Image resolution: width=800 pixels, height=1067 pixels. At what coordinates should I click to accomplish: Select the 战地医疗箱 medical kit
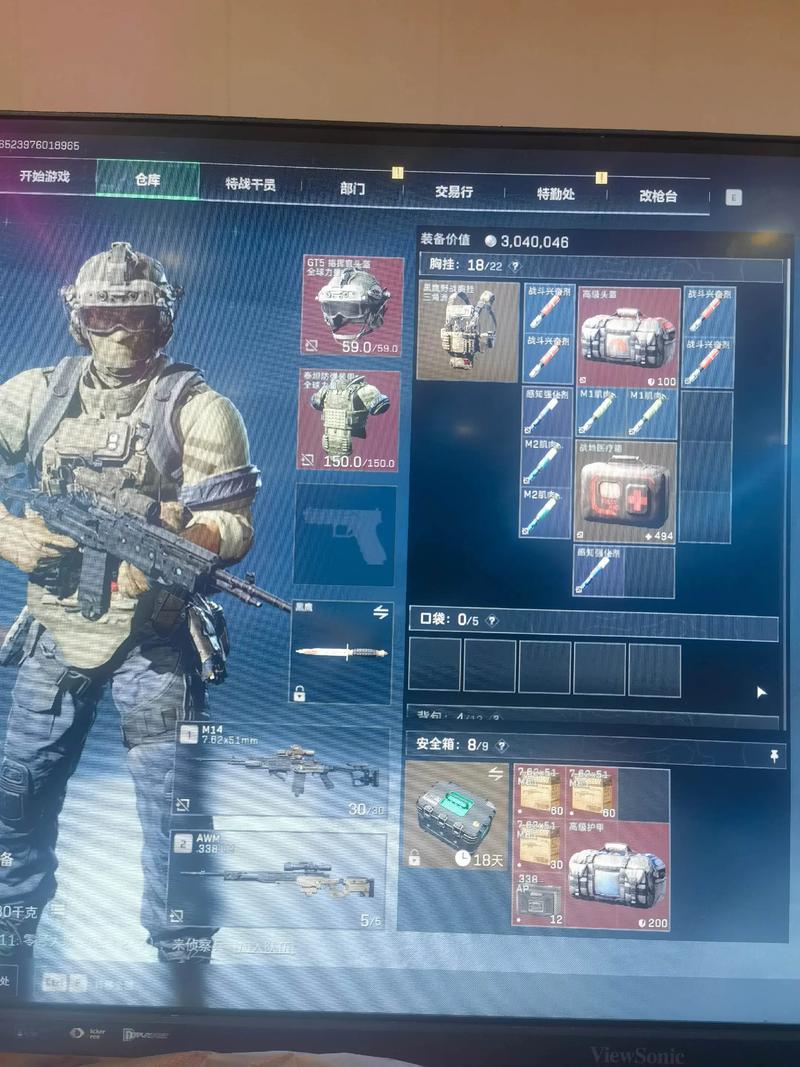point(625,490)
